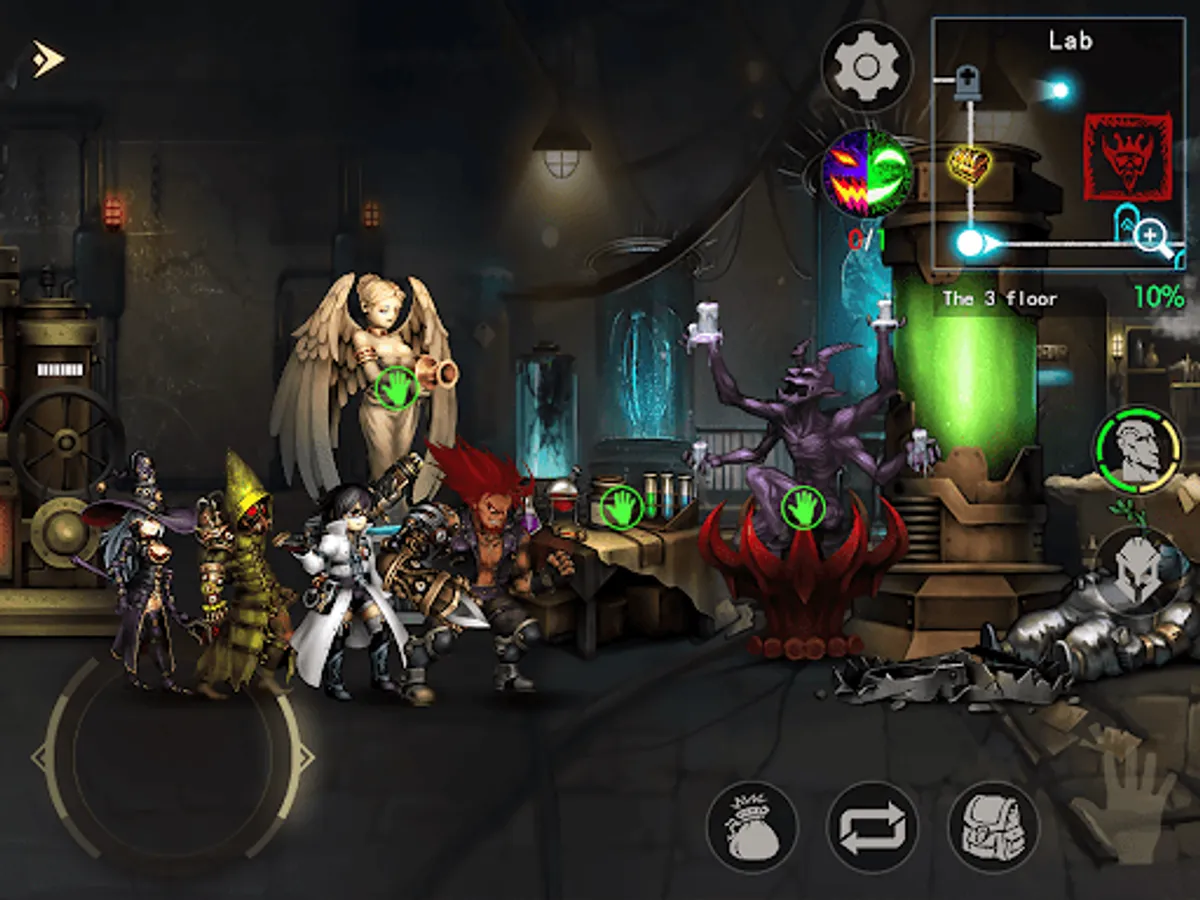The image size is (1200, 900).
Task: Select the bearded hero portrait
Action: (1138, 450)
